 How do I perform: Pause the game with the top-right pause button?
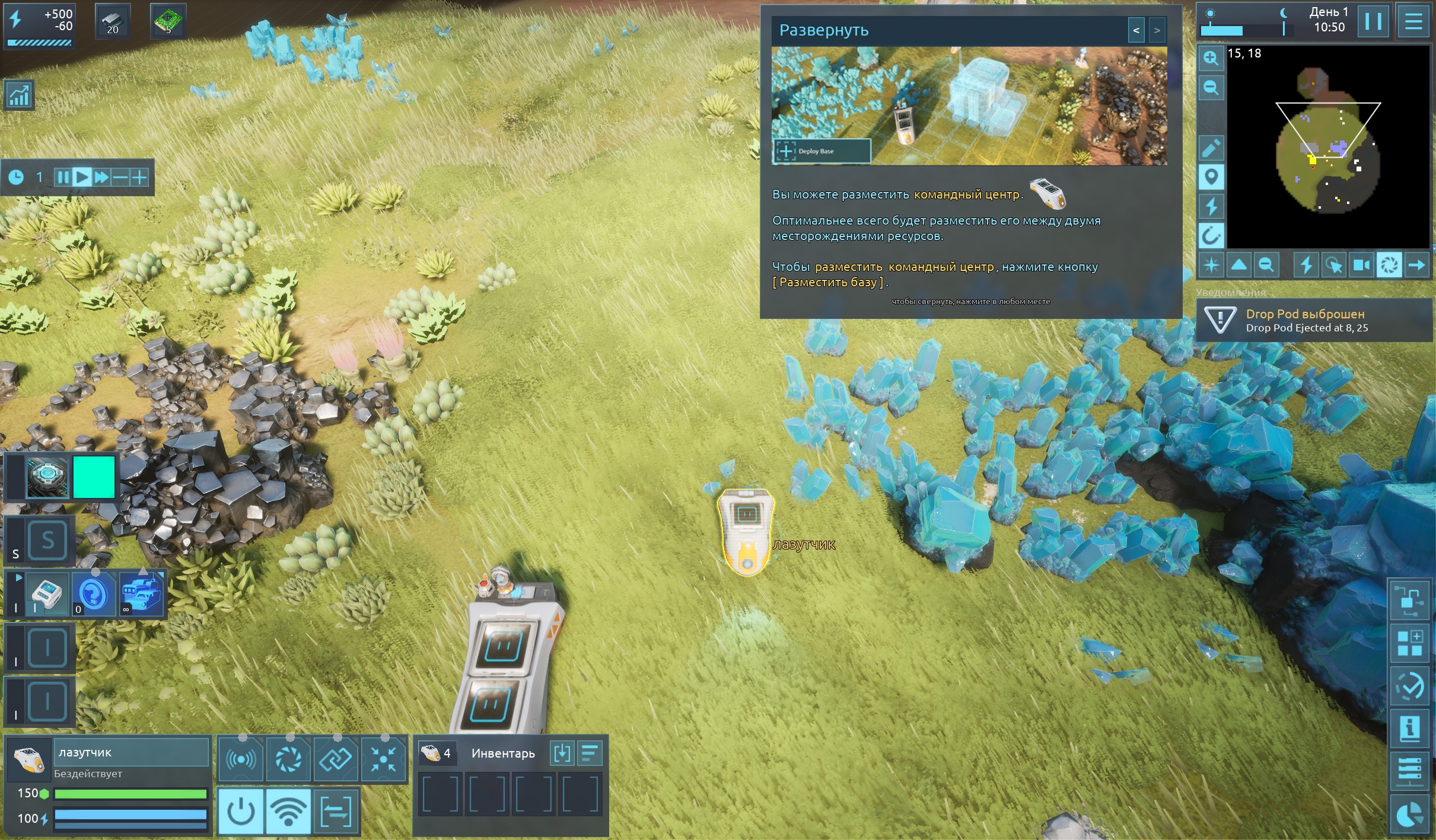tap(1373, 22)
